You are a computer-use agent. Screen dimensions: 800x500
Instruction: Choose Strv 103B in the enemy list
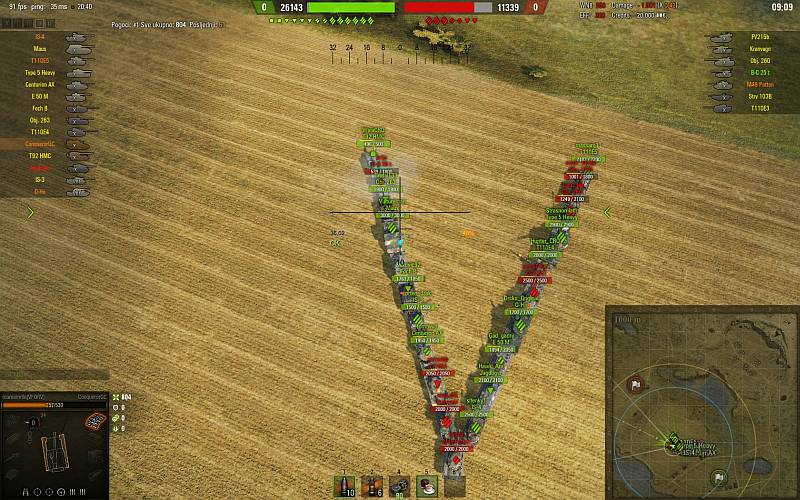757,97
